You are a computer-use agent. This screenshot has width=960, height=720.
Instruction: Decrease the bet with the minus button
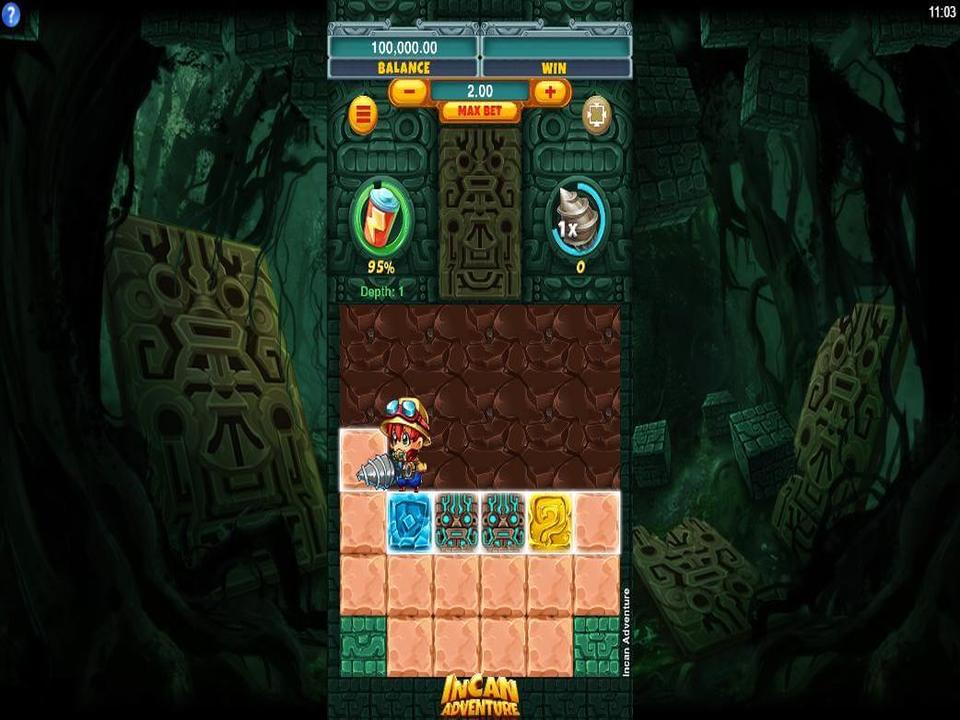pos(408,91)
